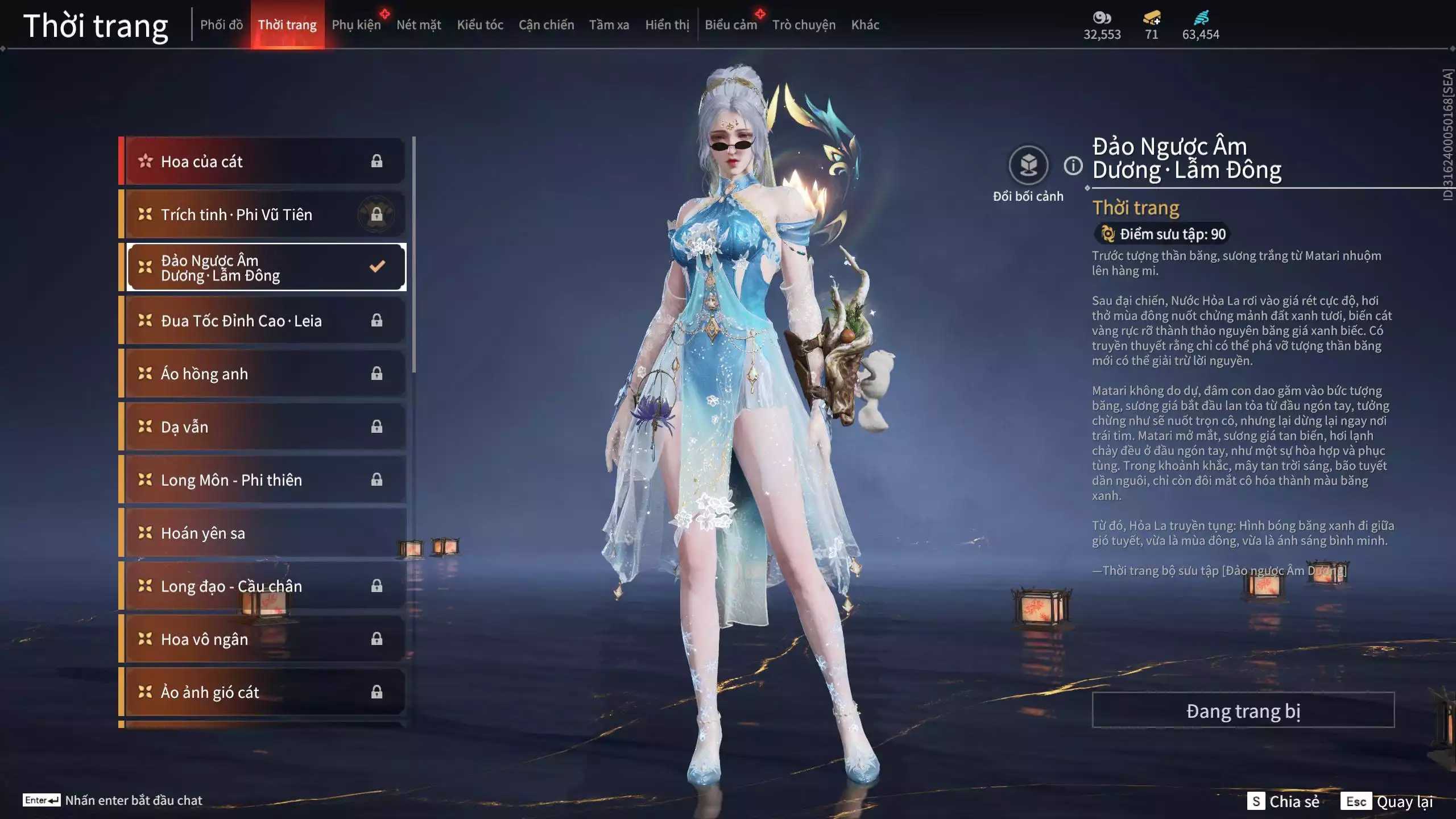Click the Đang trang bị button
Viewport: 1456px width, 819px height.
tap(1243, 710)
